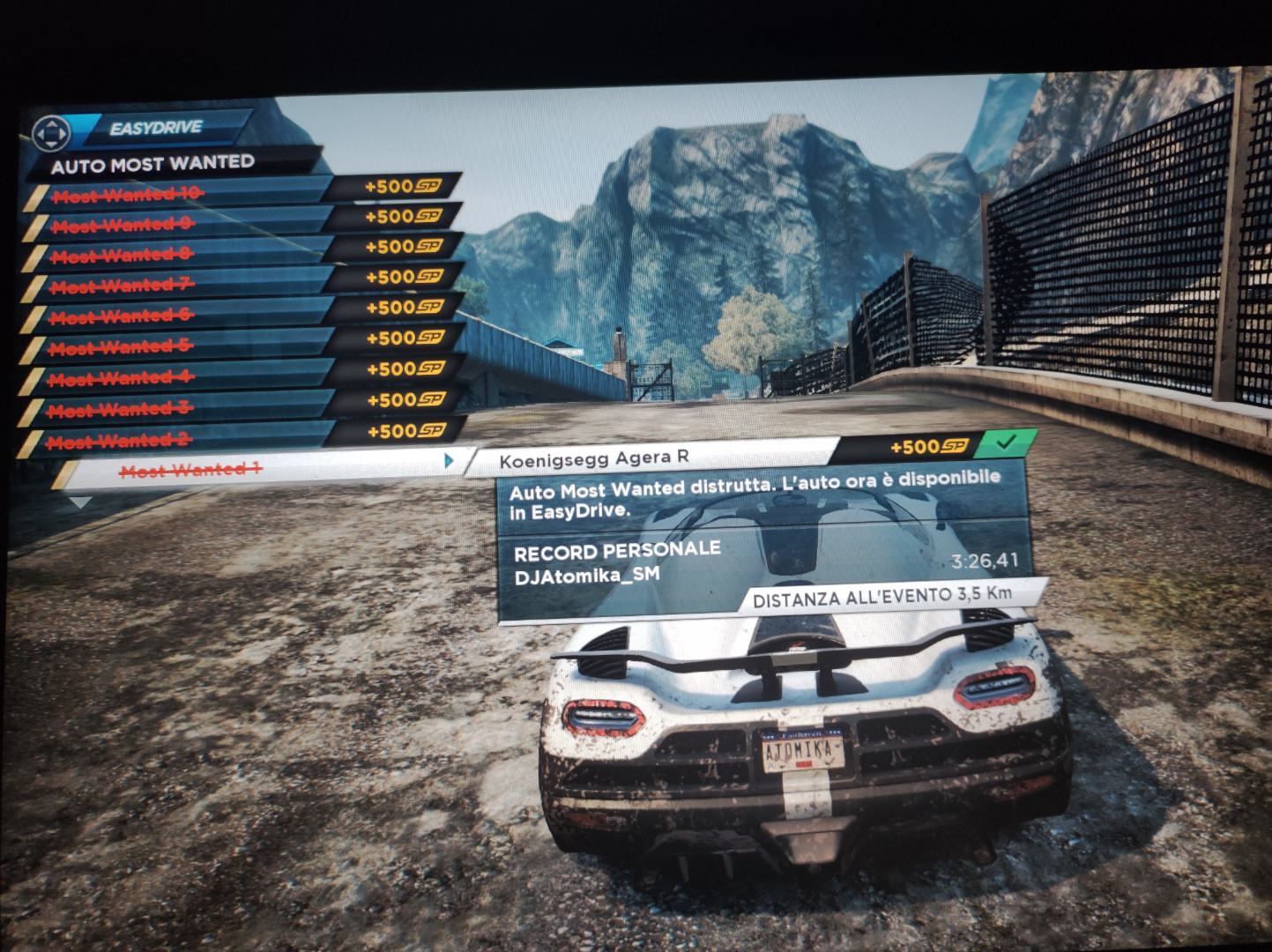Select the Distanza all'evento 3,5 Km bar

881,597
